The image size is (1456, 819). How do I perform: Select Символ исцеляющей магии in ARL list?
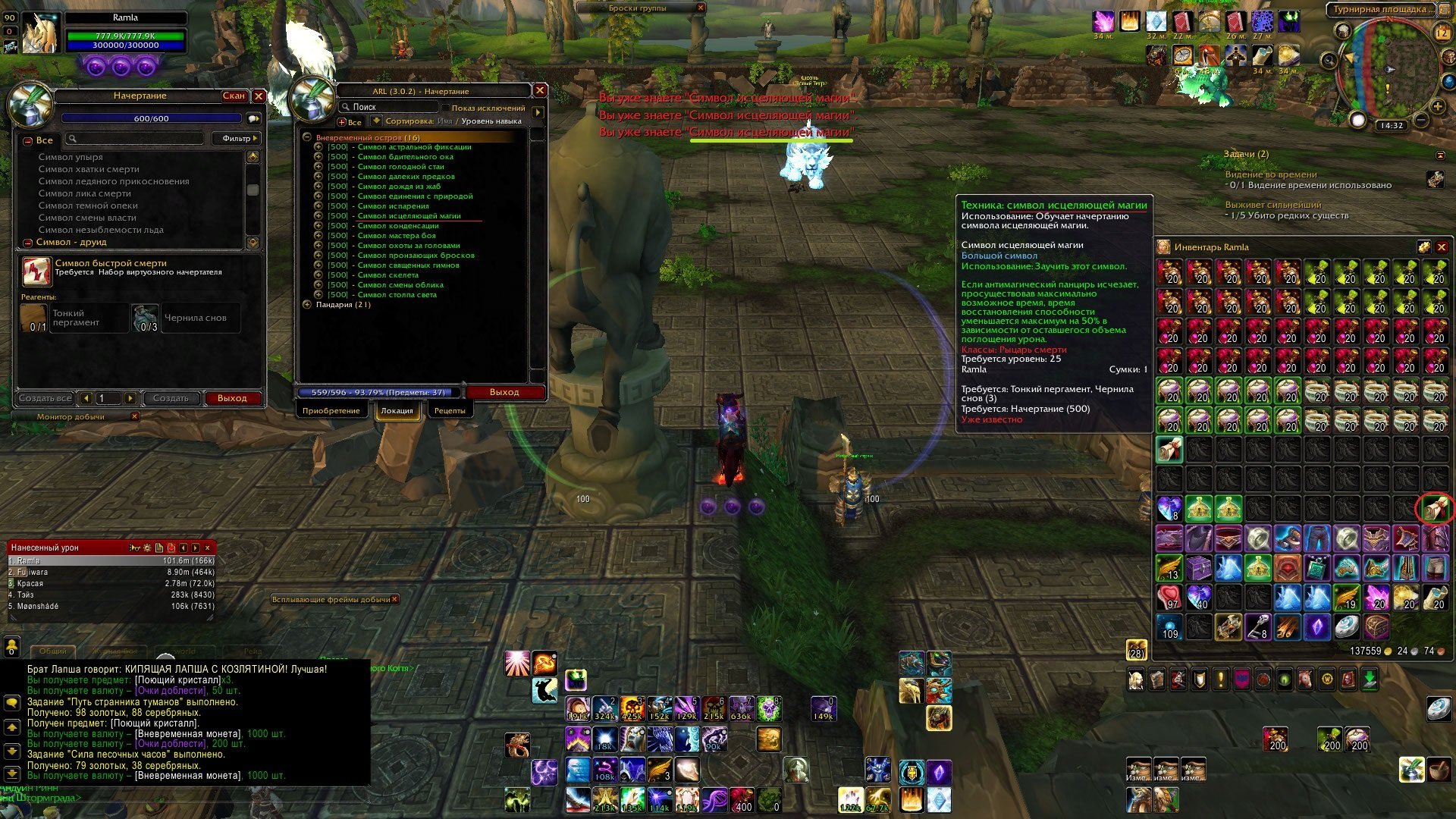tap(409, 216)
